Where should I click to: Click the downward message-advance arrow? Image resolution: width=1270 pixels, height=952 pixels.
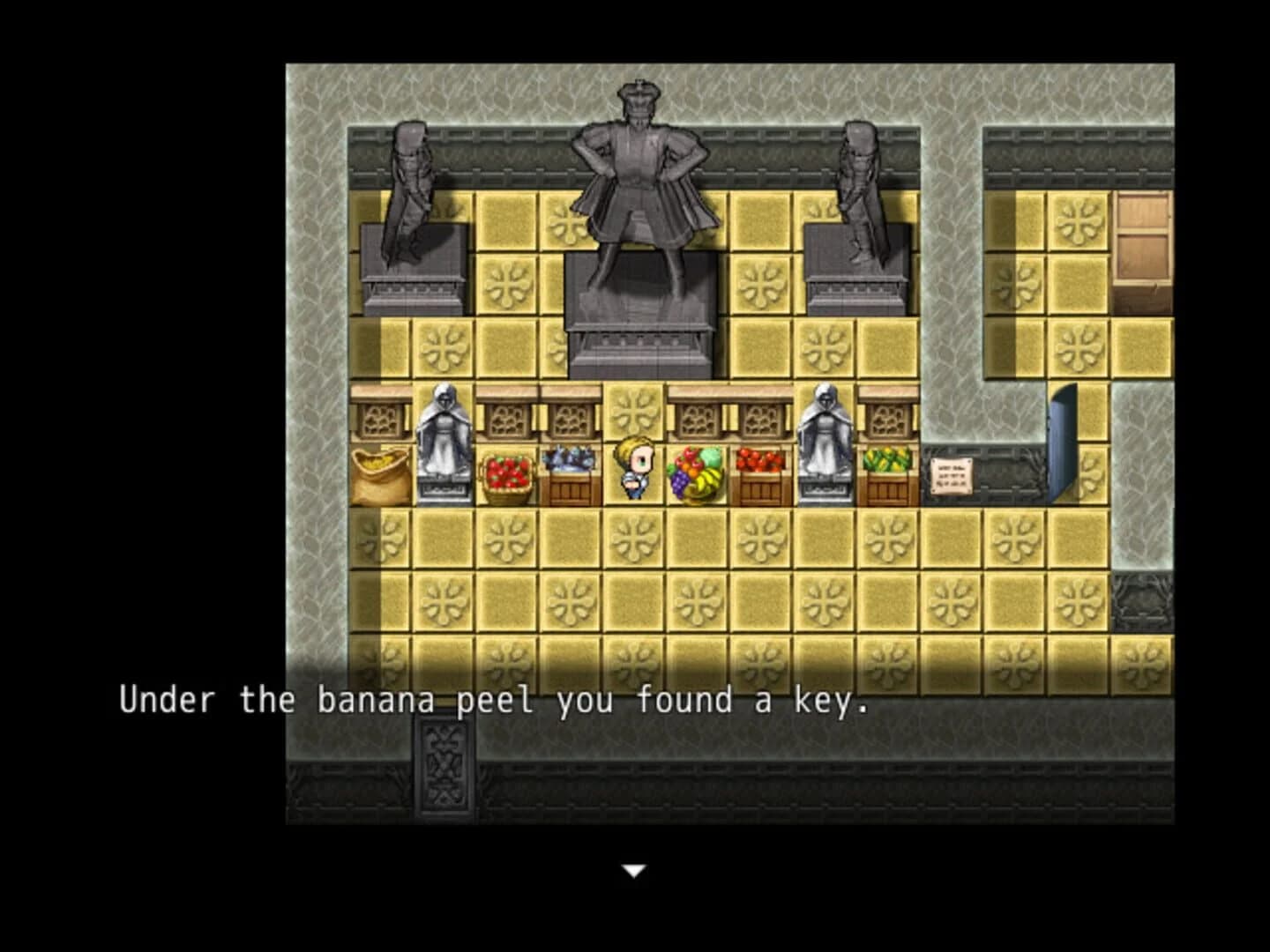coord(634,868)
